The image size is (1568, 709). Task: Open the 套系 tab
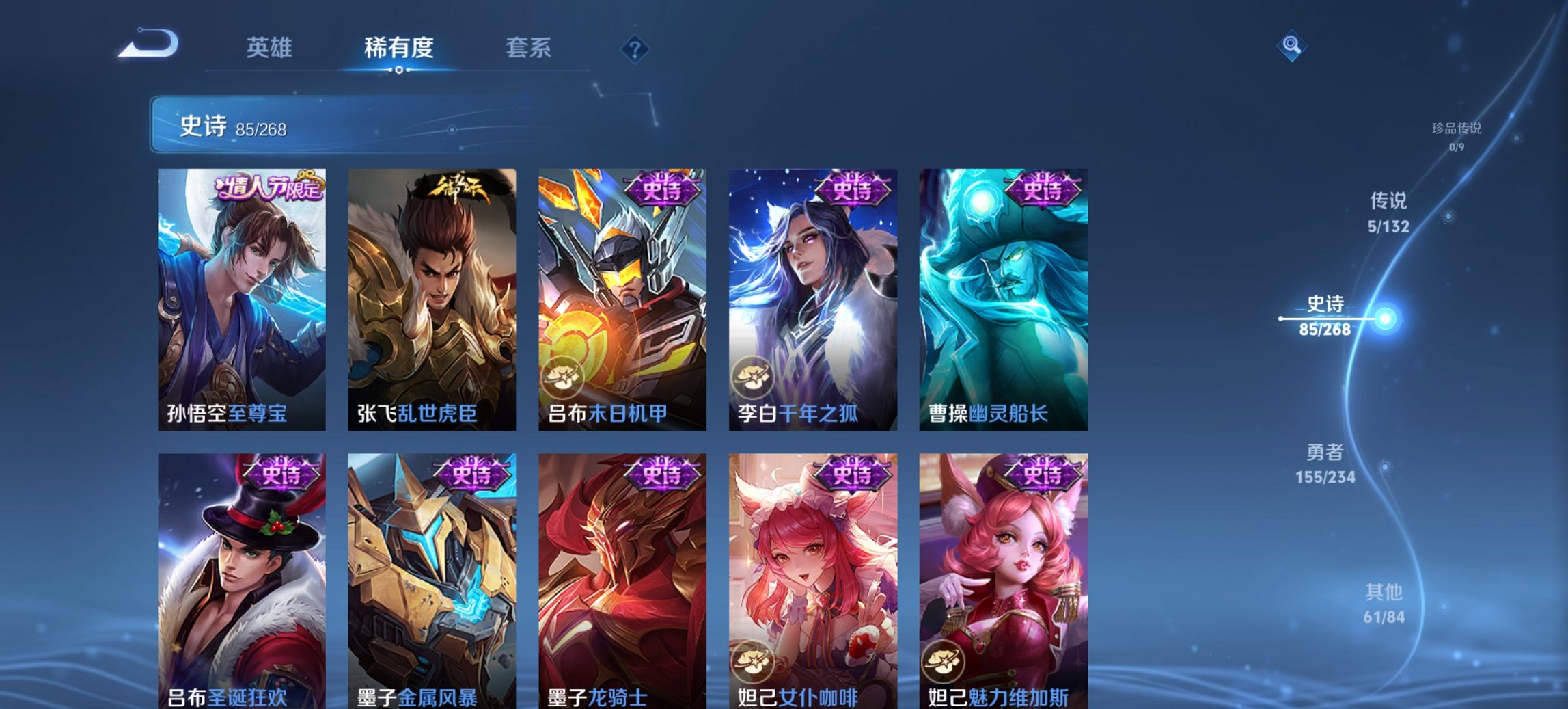click(529, 47)
